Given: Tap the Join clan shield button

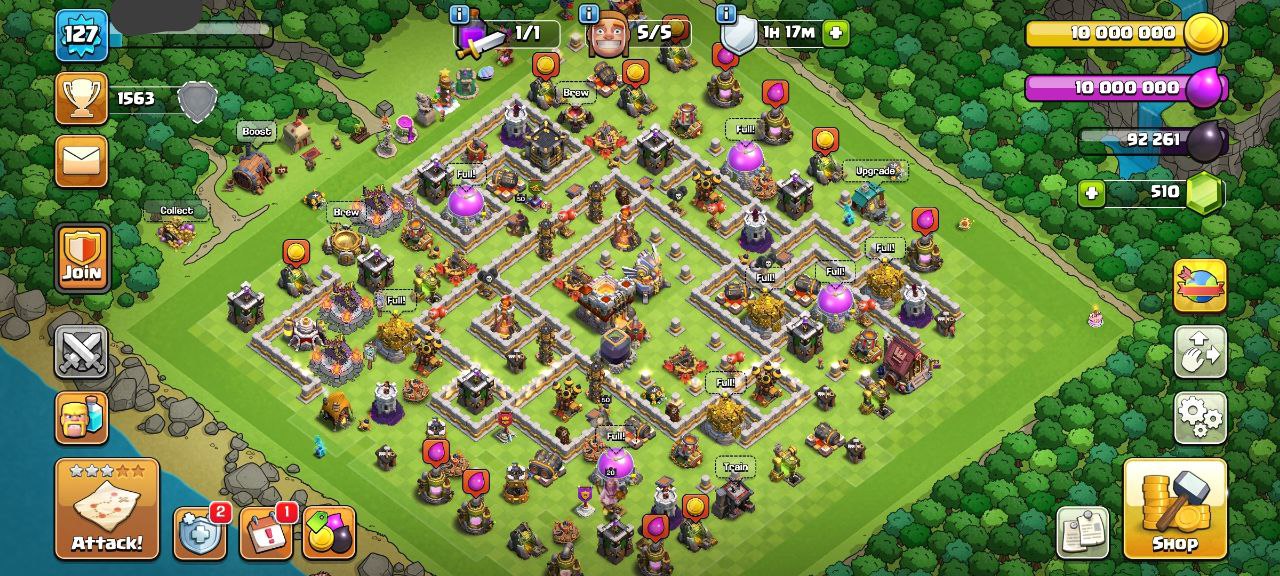Looking at the screenshot, I should point(82,257).
